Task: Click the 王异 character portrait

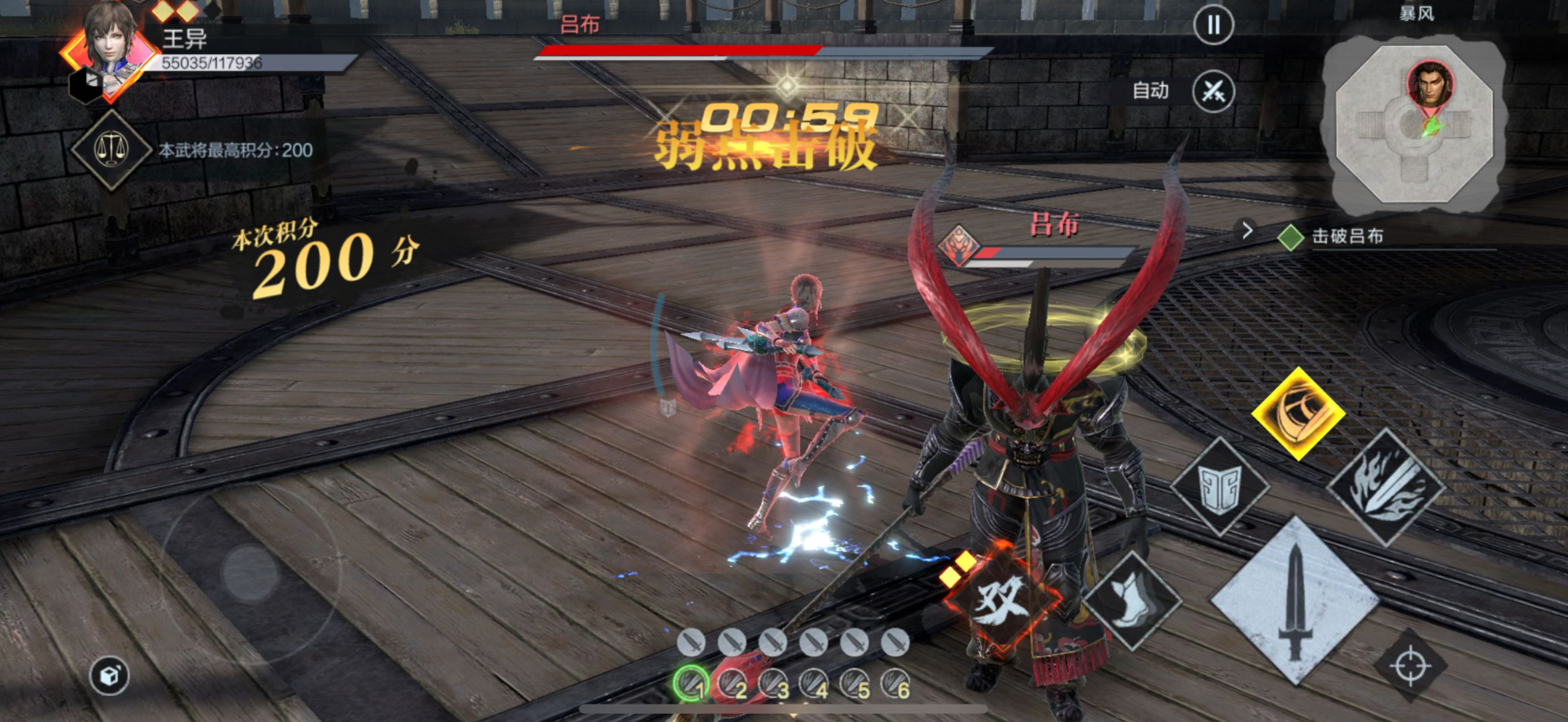Action: (110, 50)
